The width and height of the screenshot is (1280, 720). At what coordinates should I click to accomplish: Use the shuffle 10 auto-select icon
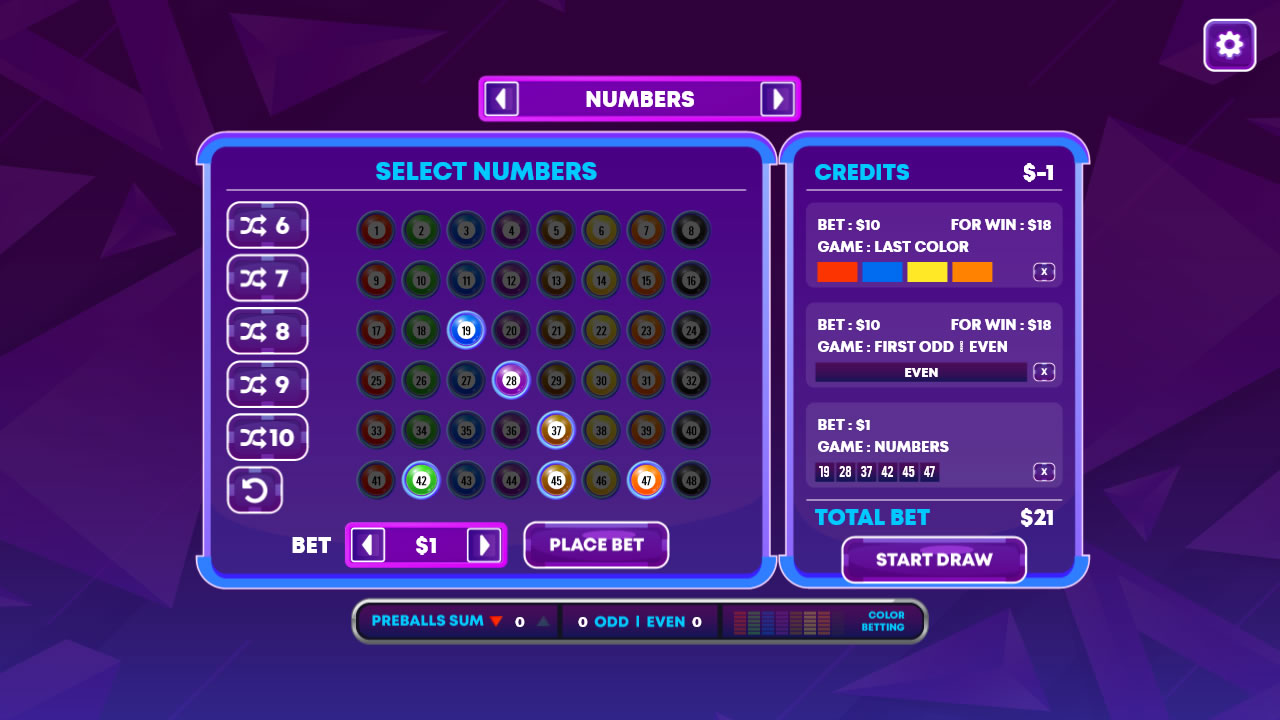(267, 437)
